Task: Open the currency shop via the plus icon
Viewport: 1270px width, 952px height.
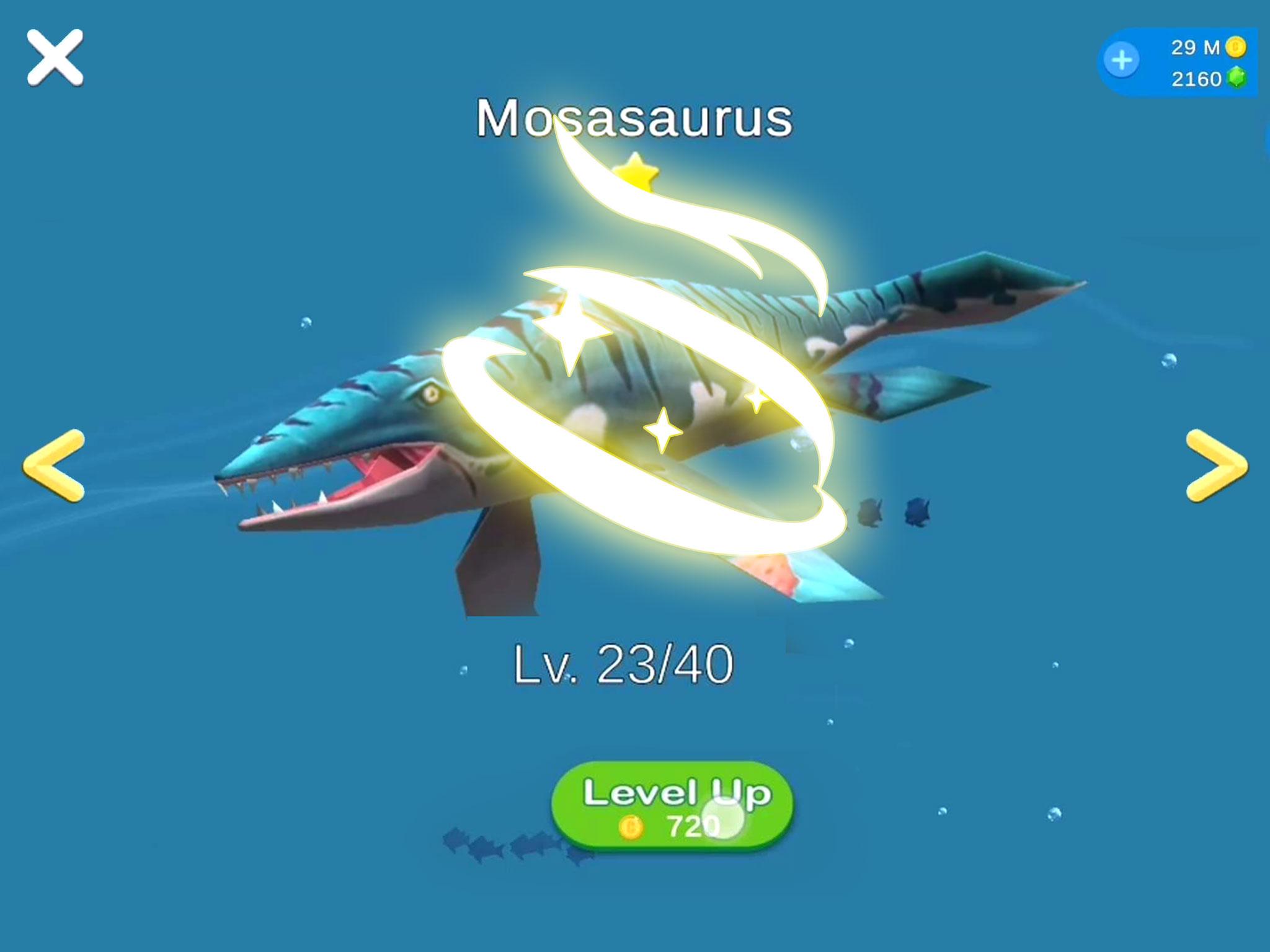Action: tap(1124, 60)
